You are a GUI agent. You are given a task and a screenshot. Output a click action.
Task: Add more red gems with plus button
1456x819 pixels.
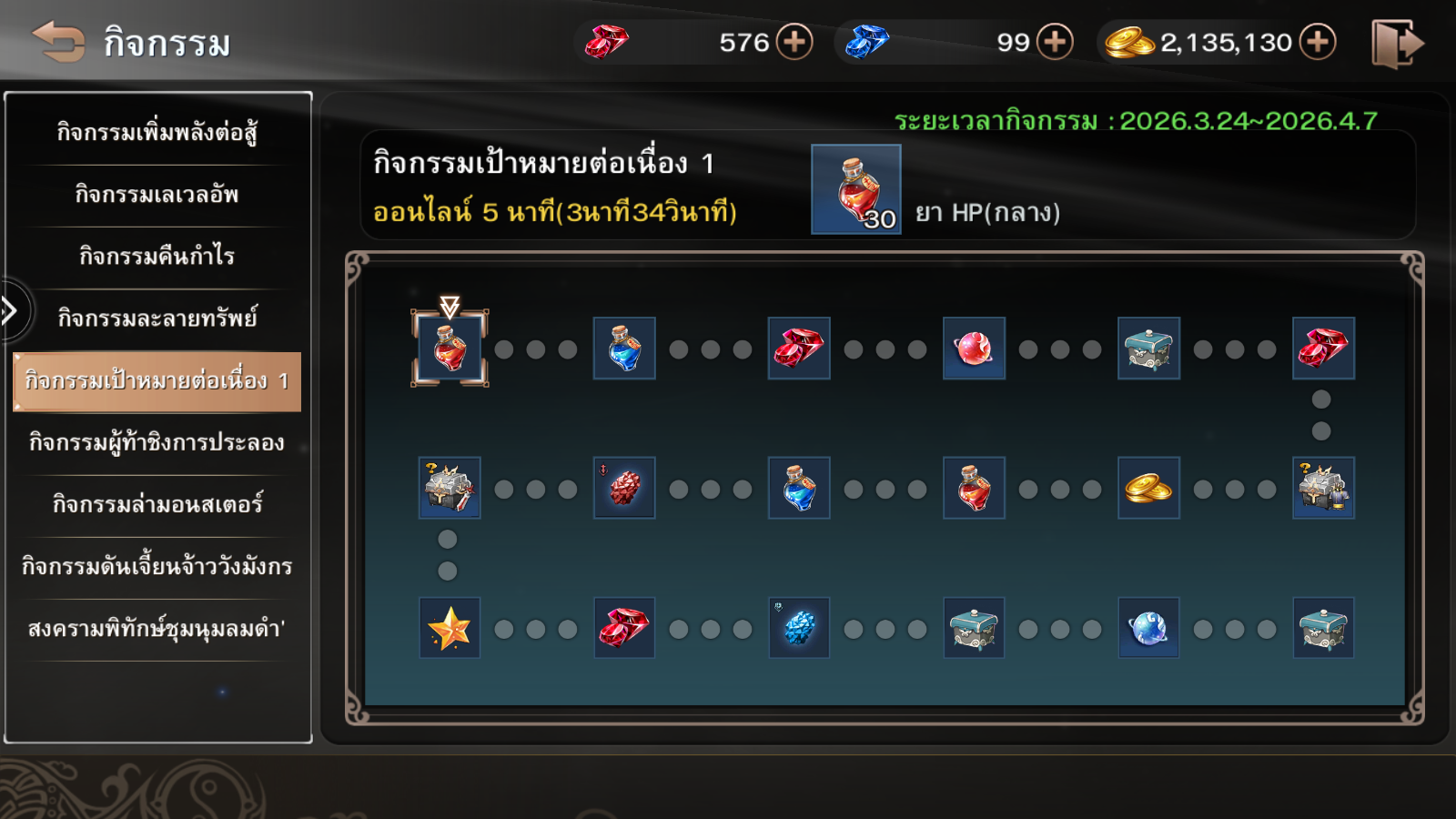(794, 42)
